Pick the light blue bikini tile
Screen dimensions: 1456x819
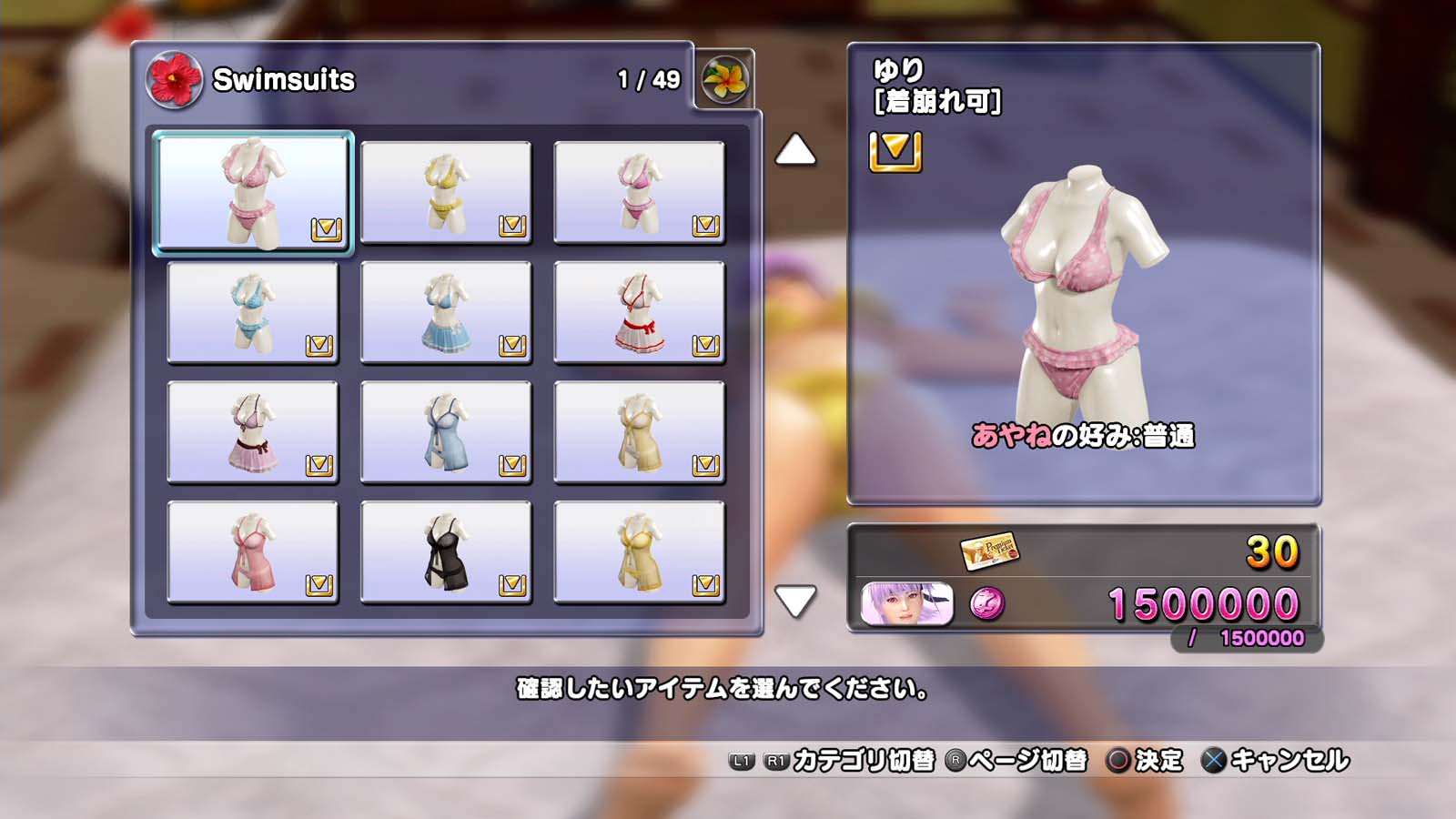pyautogui.click(x=253, y=312)
